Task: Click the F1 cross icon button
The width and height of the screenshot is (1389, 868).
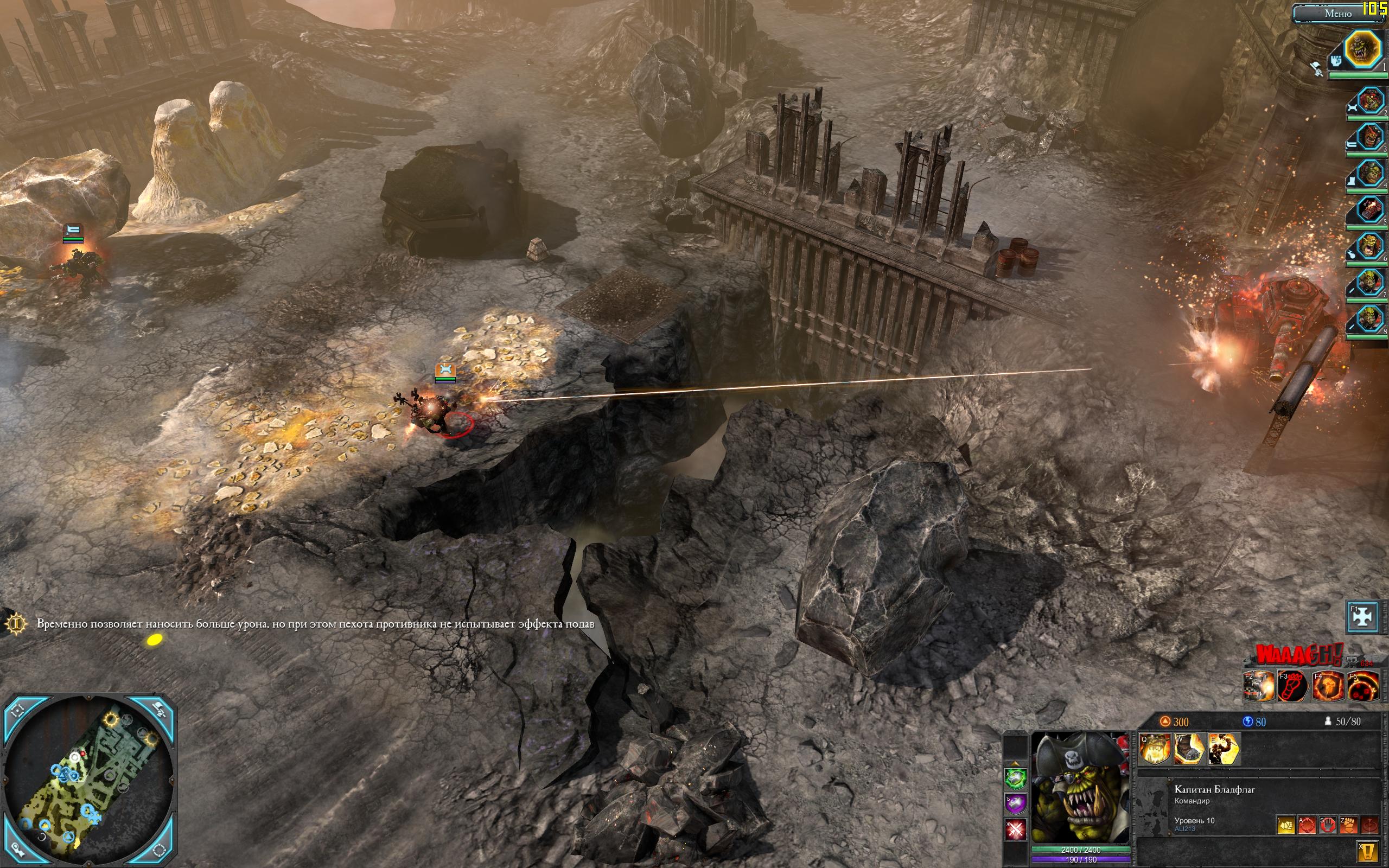Action: tap(1362, 616)
